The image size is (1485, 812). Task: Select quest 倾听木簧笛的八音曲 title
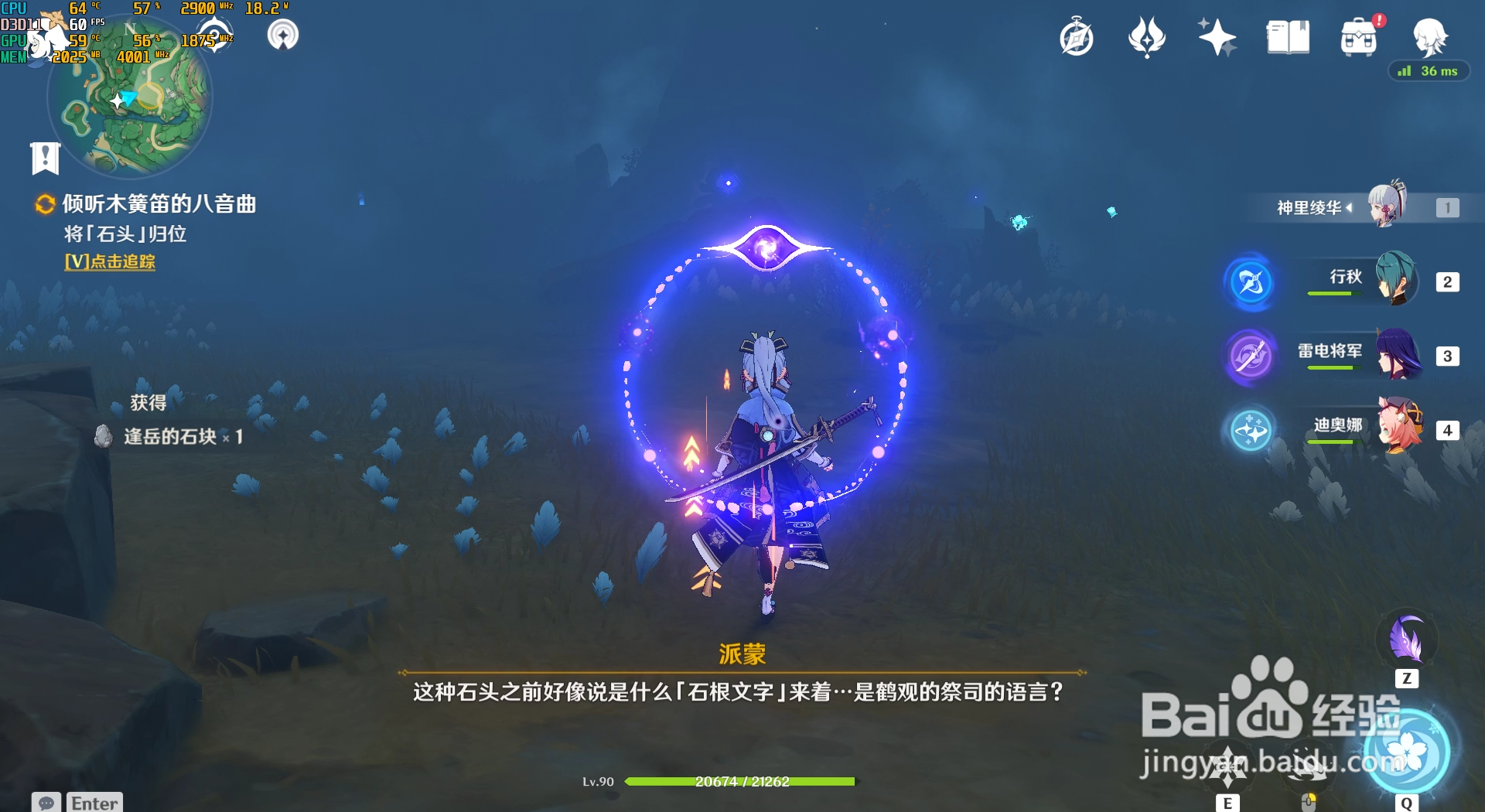[x=158, y=204]
